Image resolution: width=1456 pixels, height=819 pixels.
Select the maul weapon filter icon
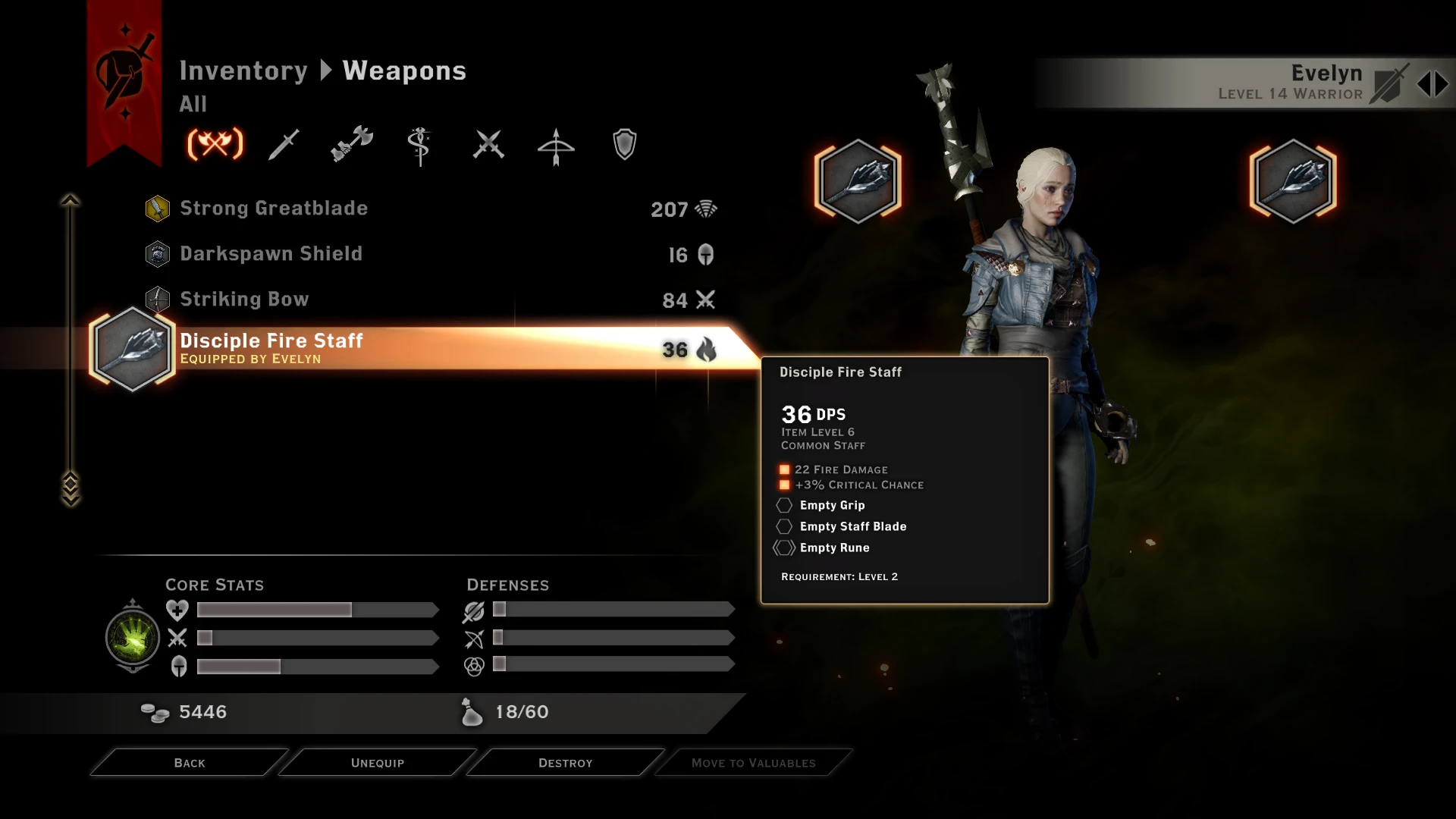351,144
